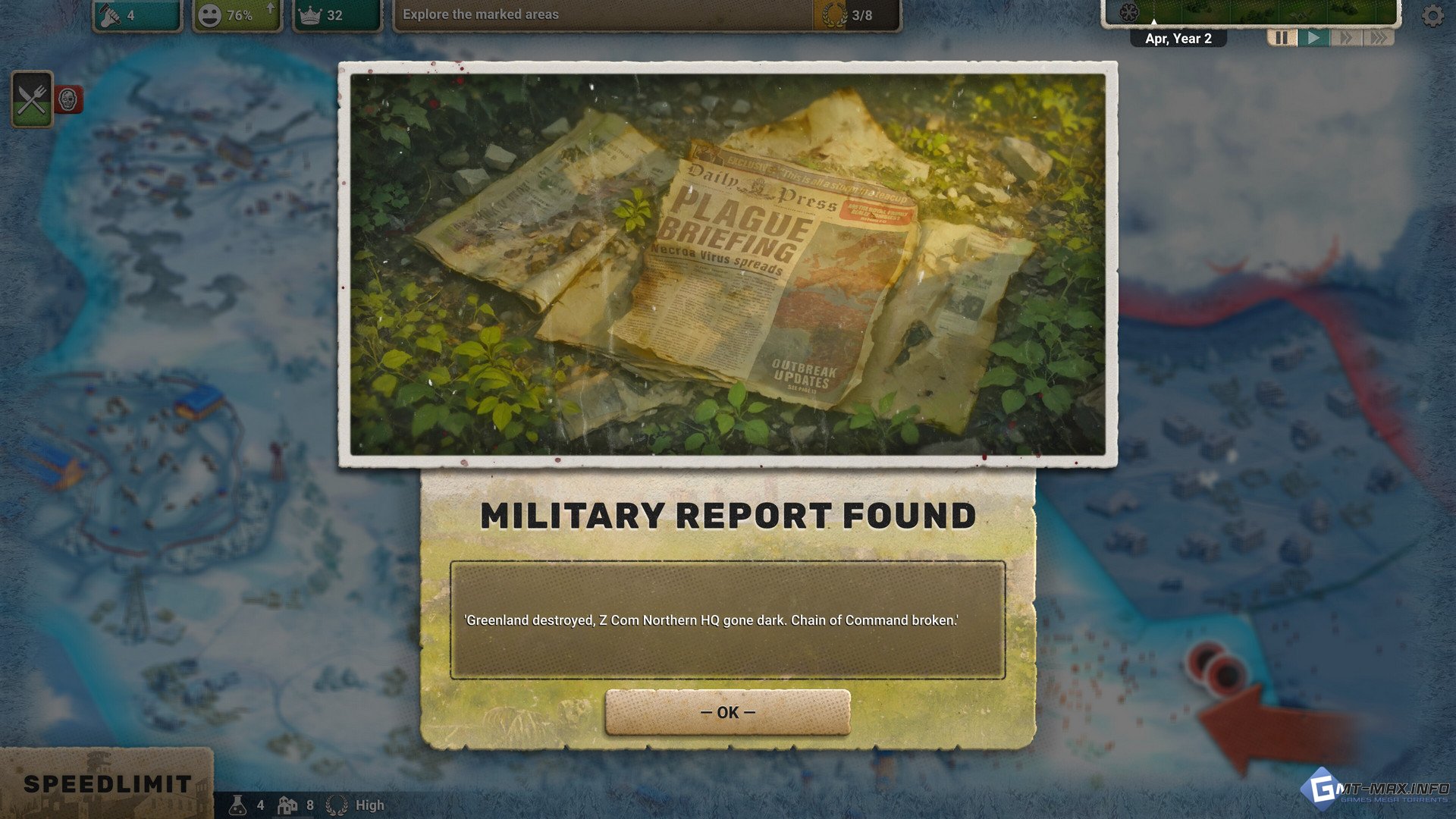Screen dimensions: 1456x819
Task: Pause the game time
Action: 1281,38
